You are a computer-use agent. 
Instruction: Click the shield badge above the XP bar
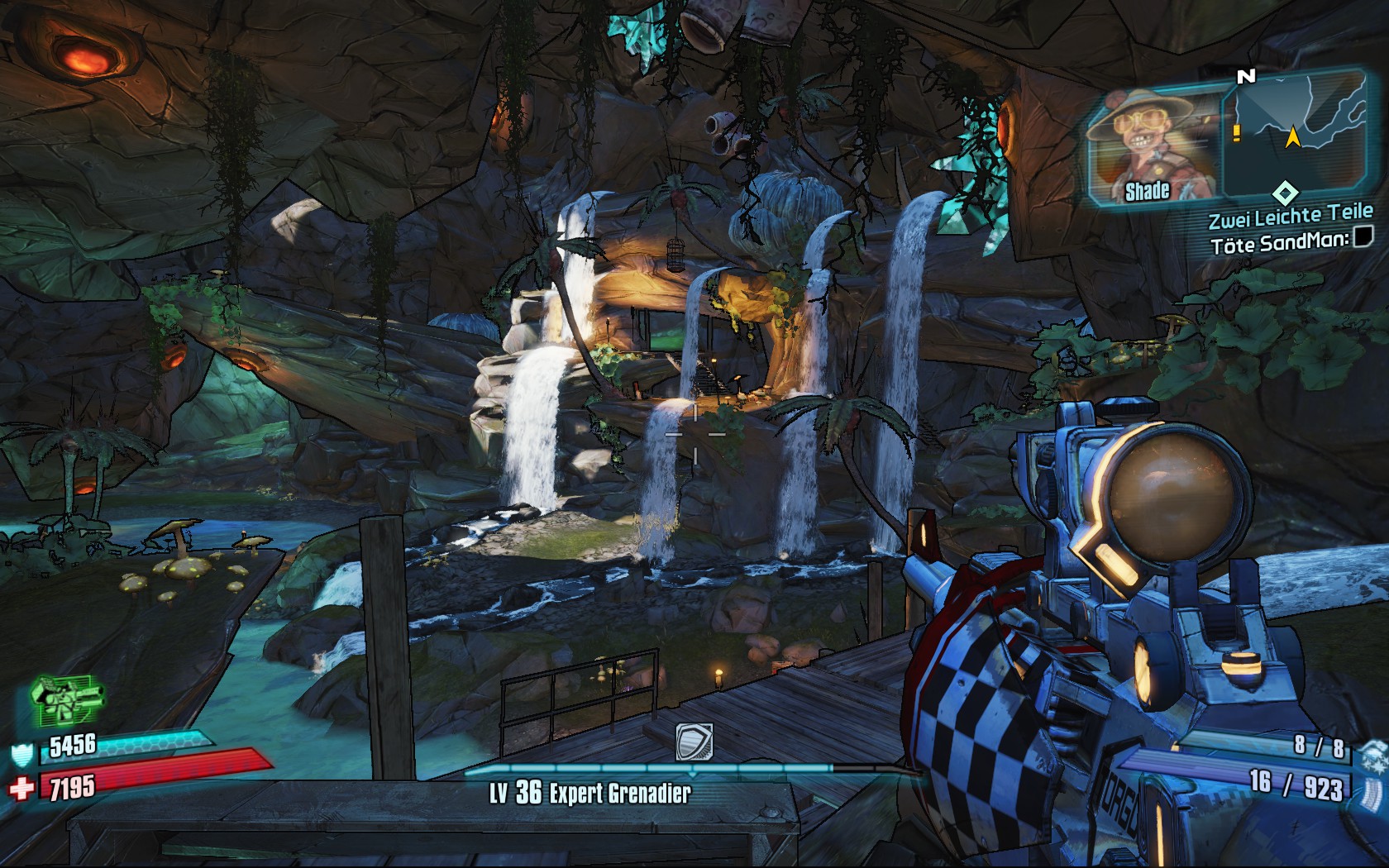pyautogui.click(x=693, y=741)
